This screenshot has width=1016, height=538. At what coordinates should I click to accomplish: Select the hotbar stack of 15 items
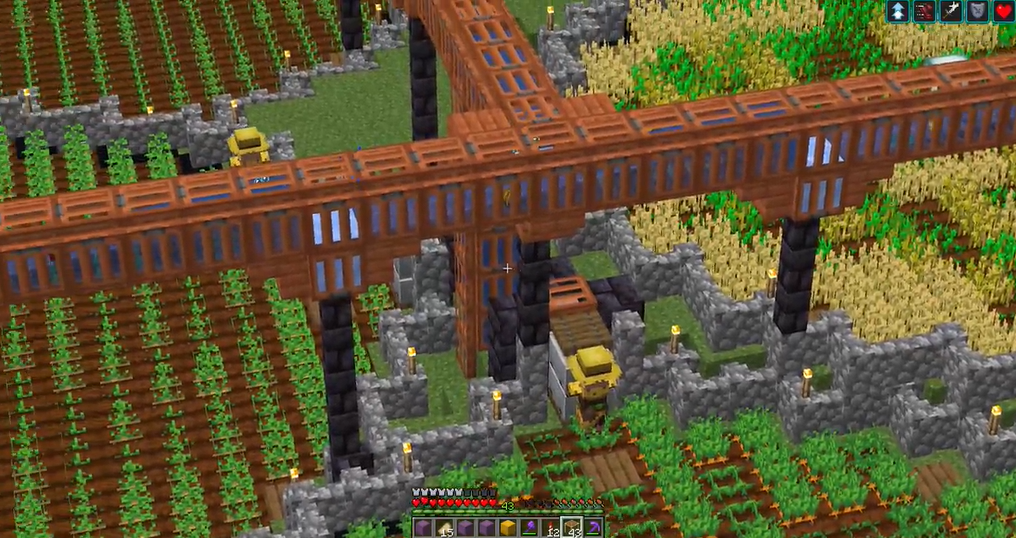click(x=443, y=527)
